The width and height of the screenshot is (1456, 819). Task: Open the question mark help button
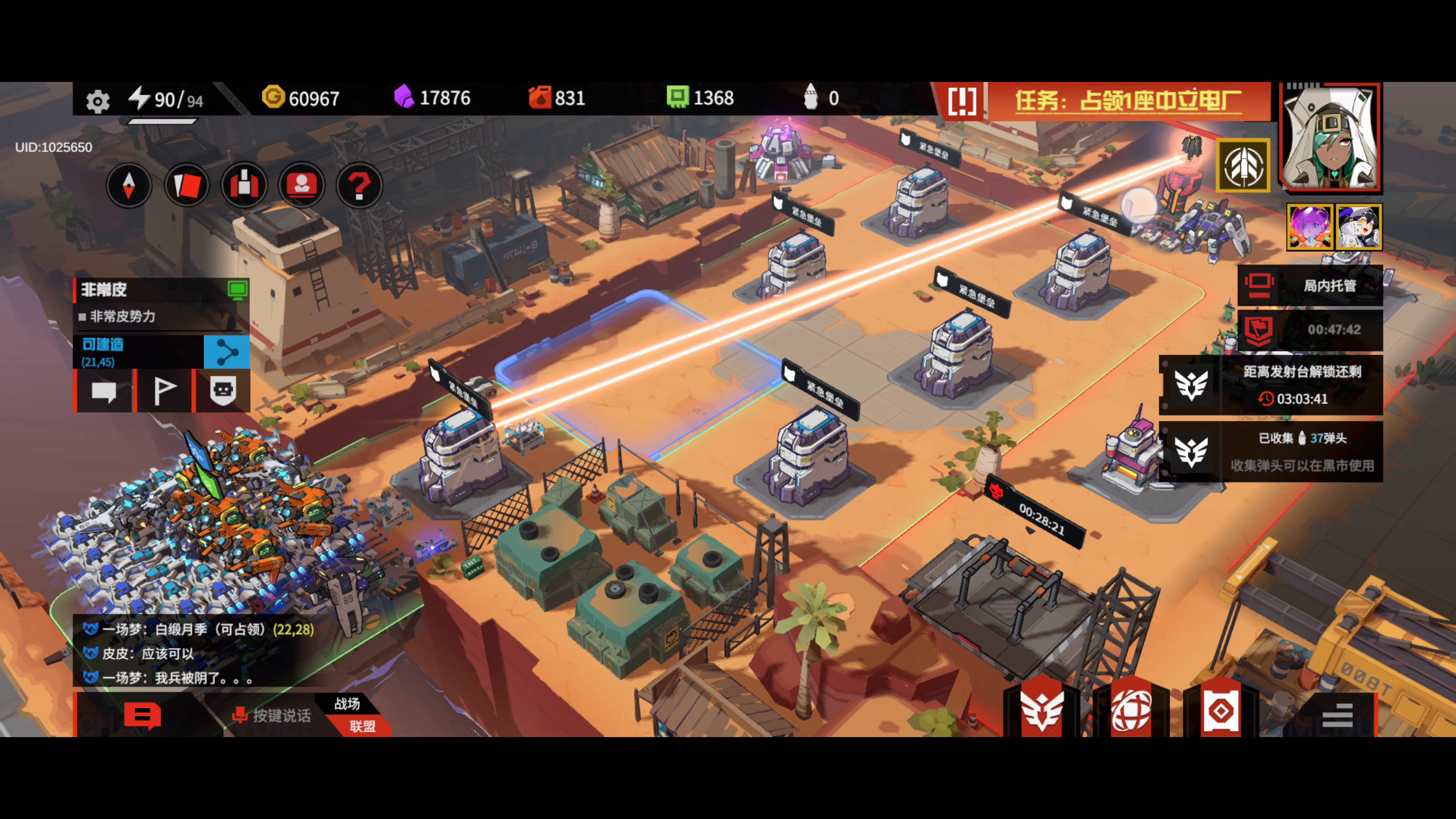coord(359,185)
